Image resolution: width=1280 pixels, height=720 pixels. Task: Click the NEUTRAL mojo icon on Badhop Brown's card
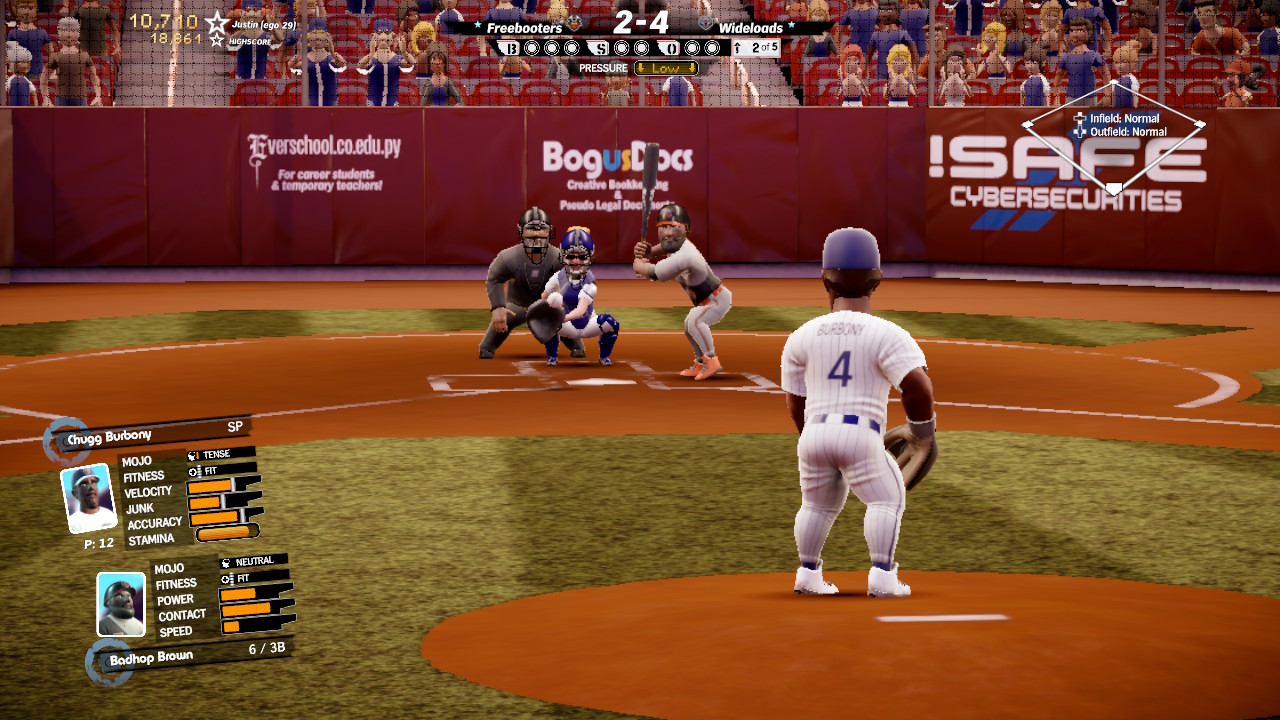226,563
